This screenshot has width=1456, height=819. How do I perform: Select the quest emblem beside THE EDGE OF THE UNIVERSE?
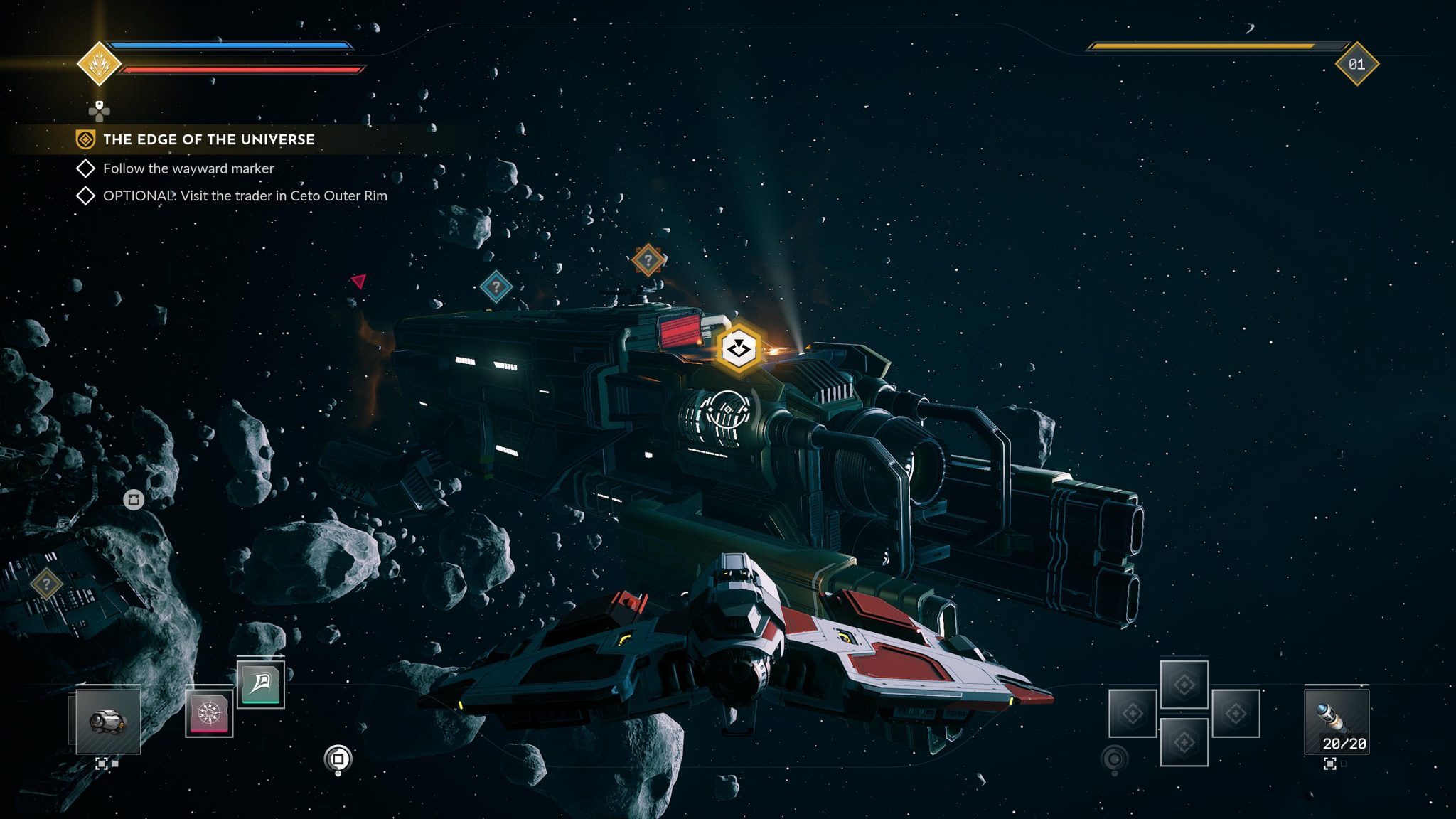[85, 139]
